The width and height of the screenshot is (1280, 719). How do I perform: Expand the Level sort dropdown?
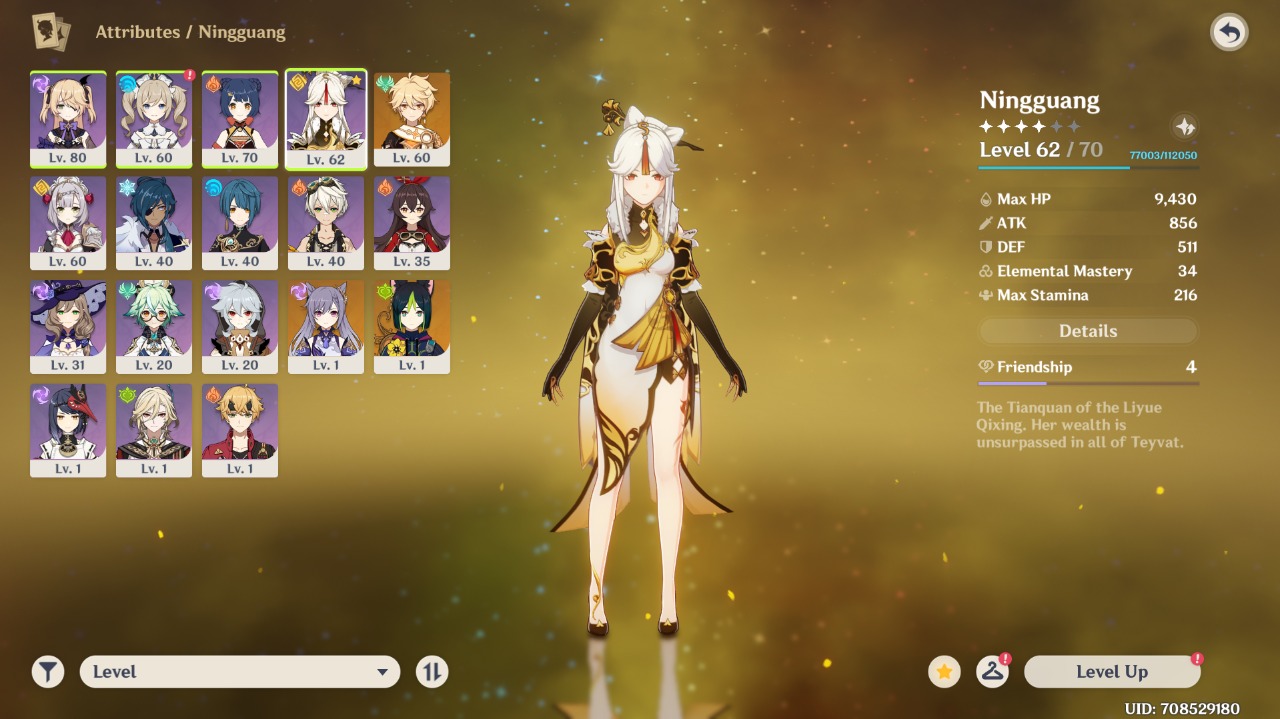tap(240, 672)
